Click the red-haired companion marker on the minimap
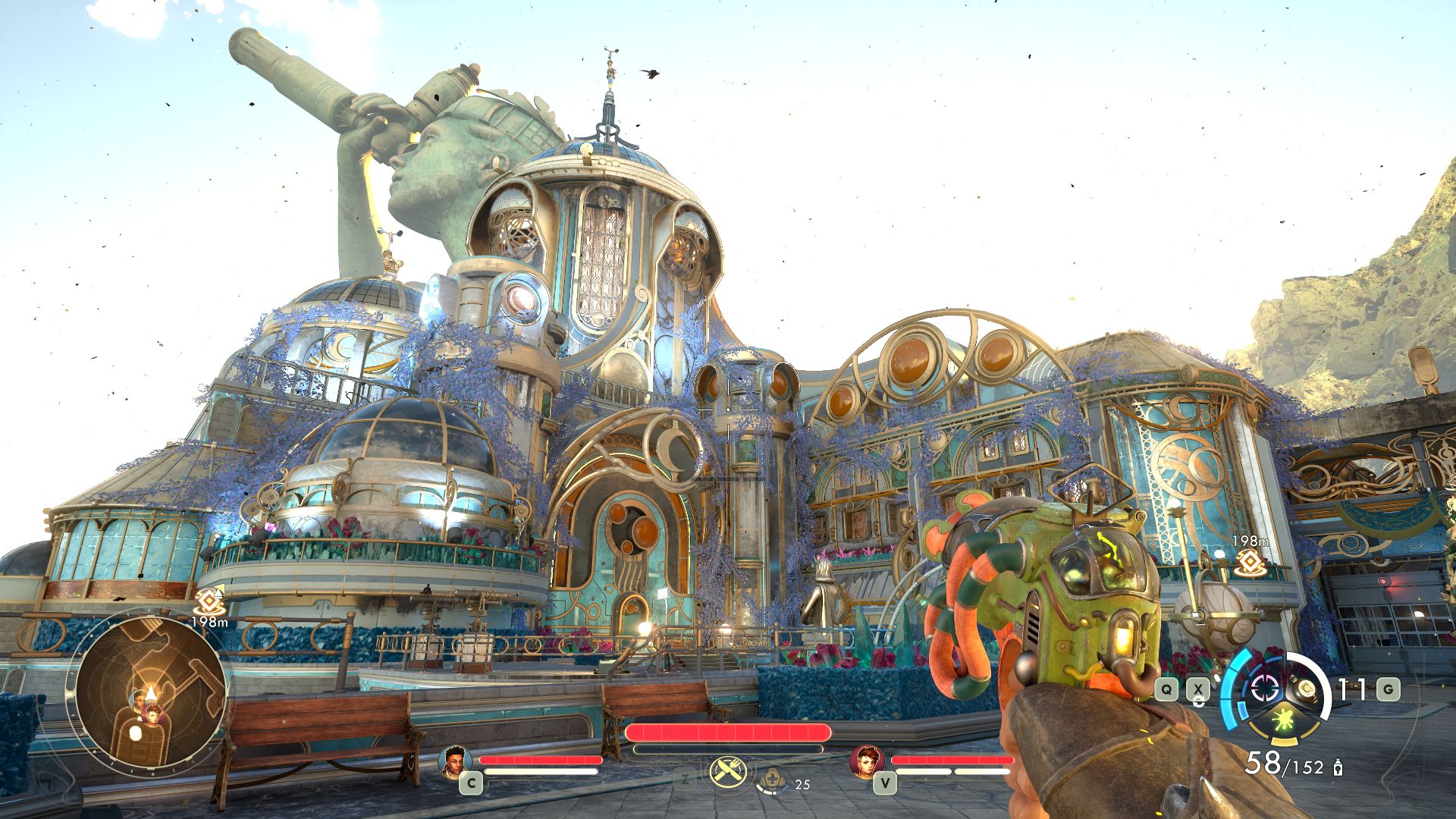 coord(153,714)
